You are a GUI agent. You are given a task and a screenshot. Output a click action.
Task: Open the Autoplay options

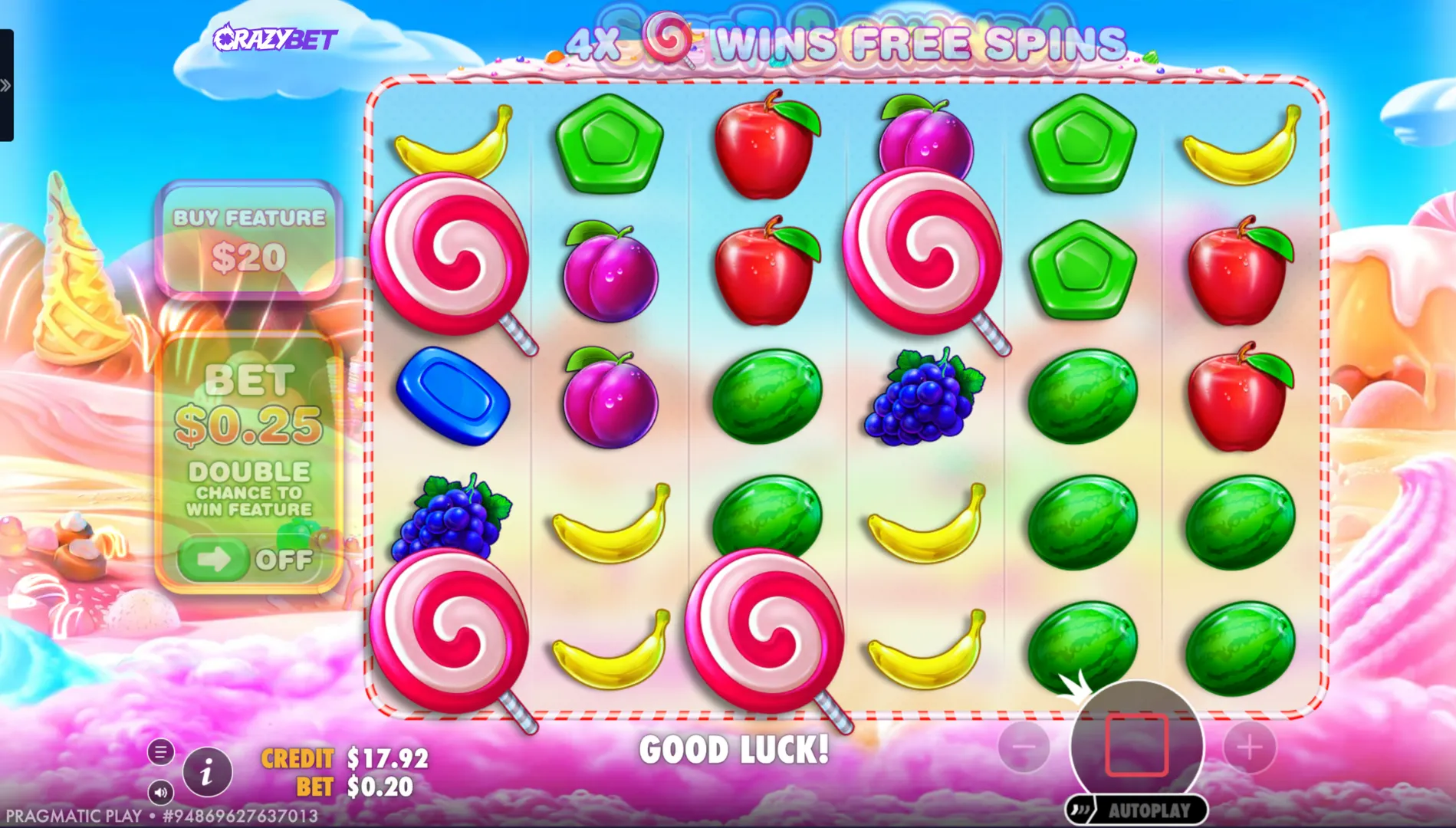tap(1137, 810)
